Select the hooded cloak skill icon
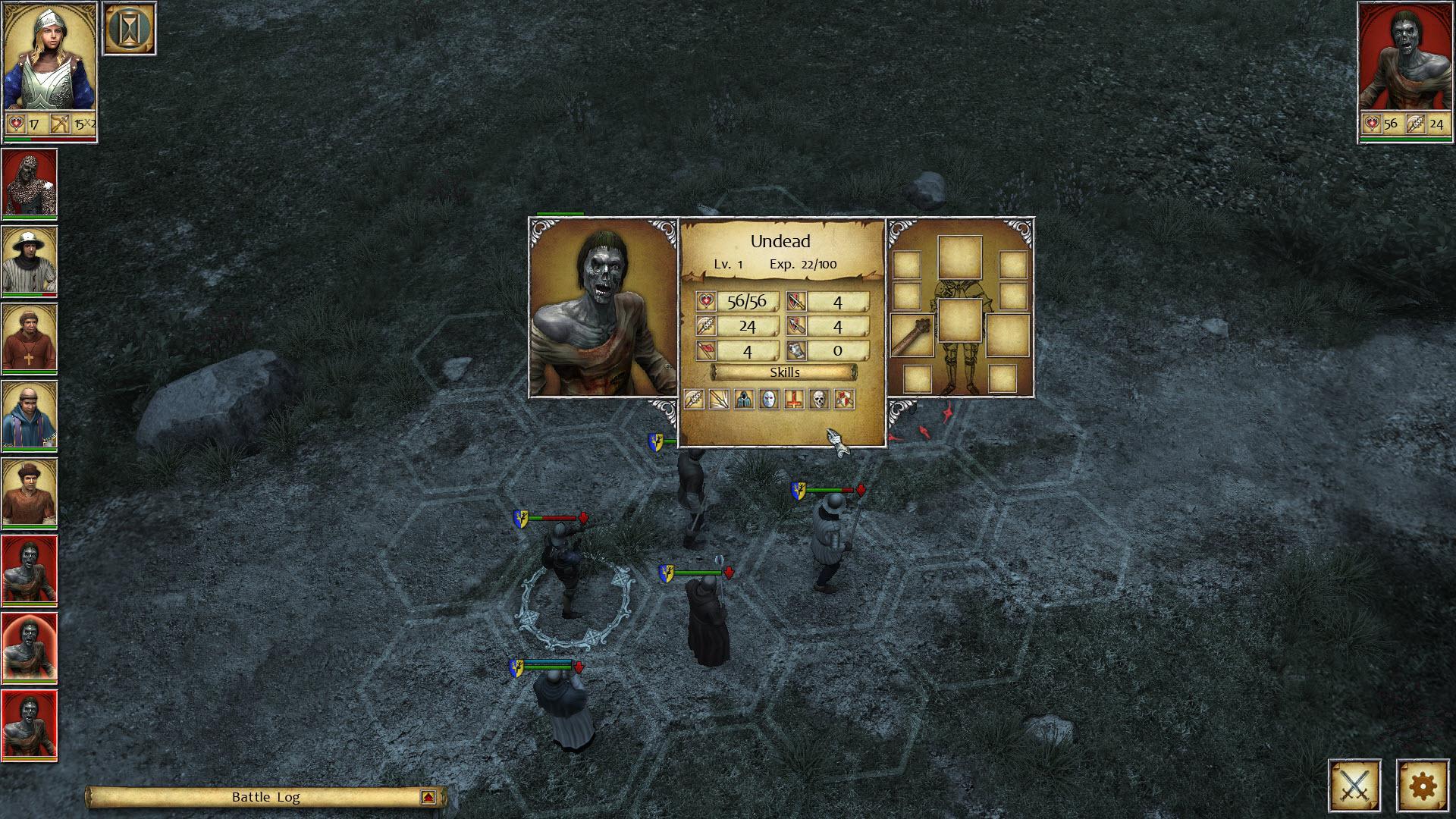Image resolution: width=1456 pixels, height=819 pixels. (743, 400)
